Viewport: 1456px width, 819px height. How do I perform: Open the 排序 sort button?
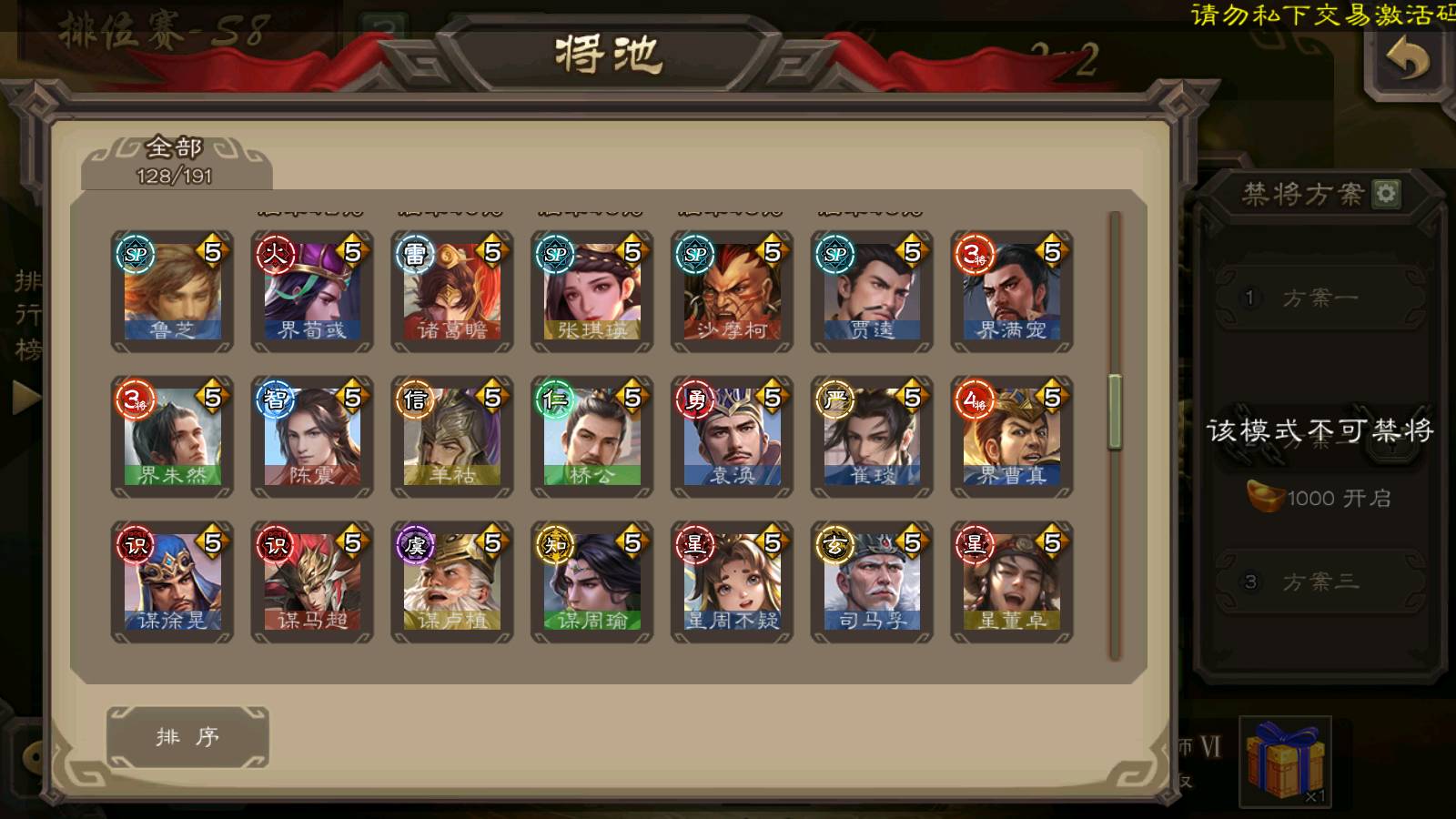[187, 736]
